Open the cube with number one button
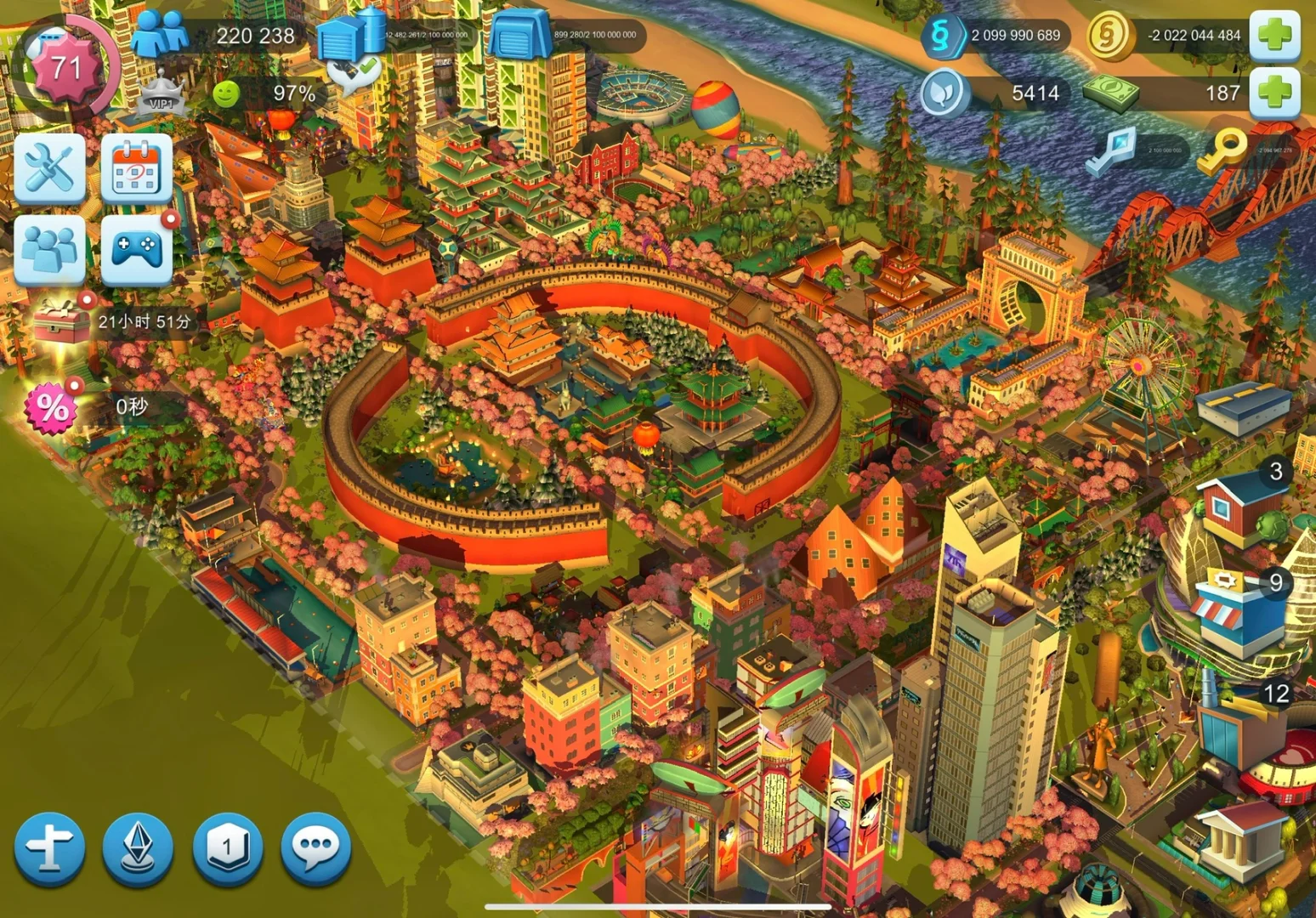This screenshot has height=918, width=1316. (x=226, y=848)
